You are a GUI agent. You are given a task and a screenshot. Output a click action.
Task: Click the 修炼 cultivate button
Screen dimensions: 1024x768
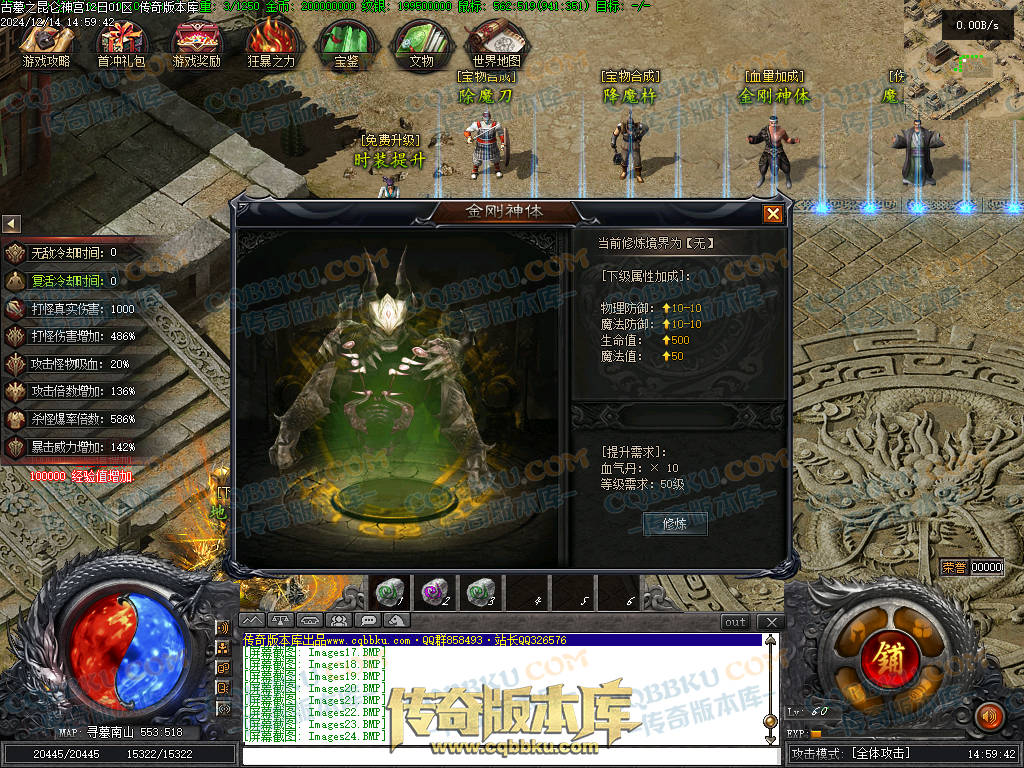pos(675,523)
